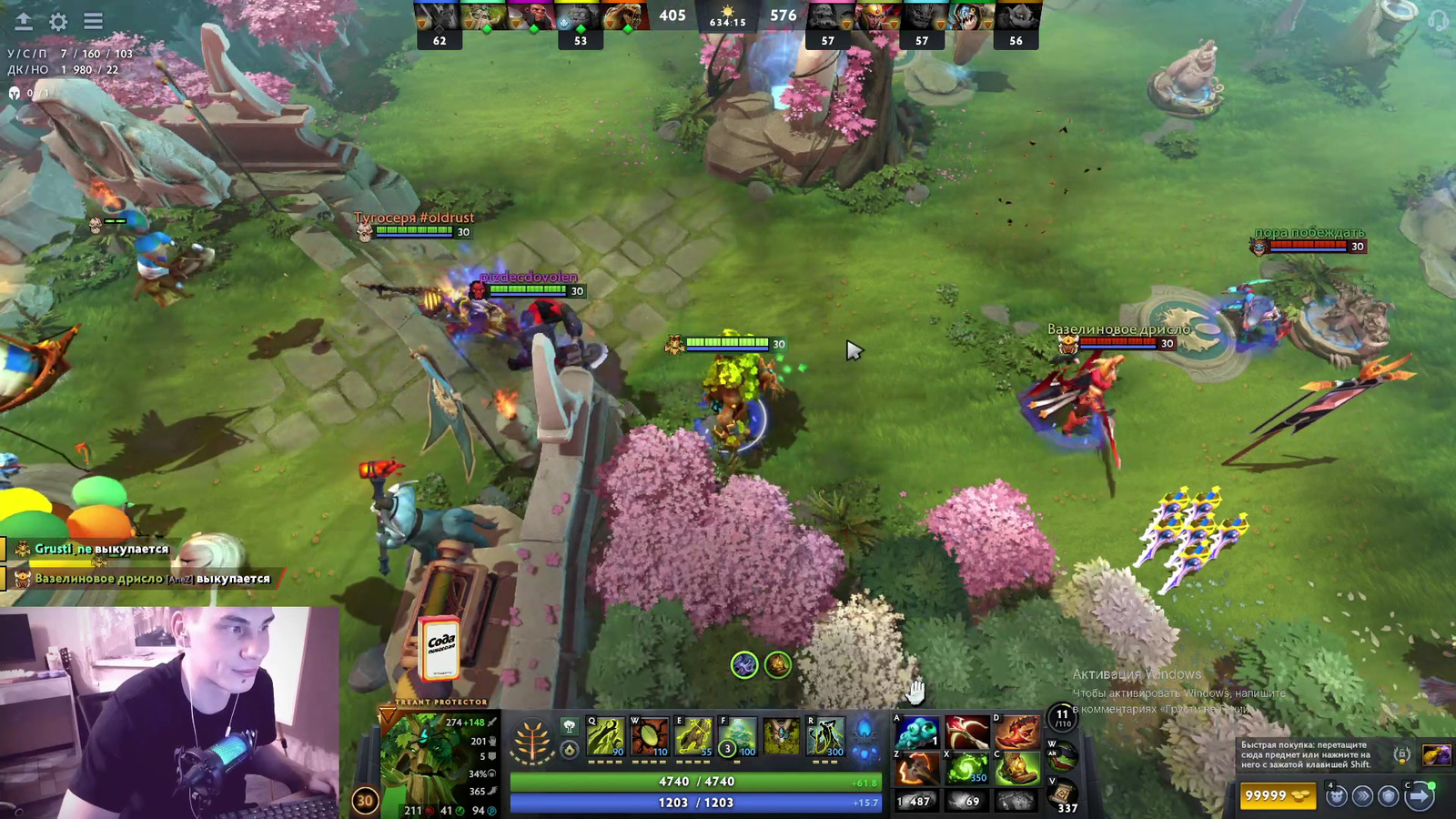Viewport: 1456px width, 819px height.
Task: Cast Overgrowth ultimate (R)
Action: (825, 737)
